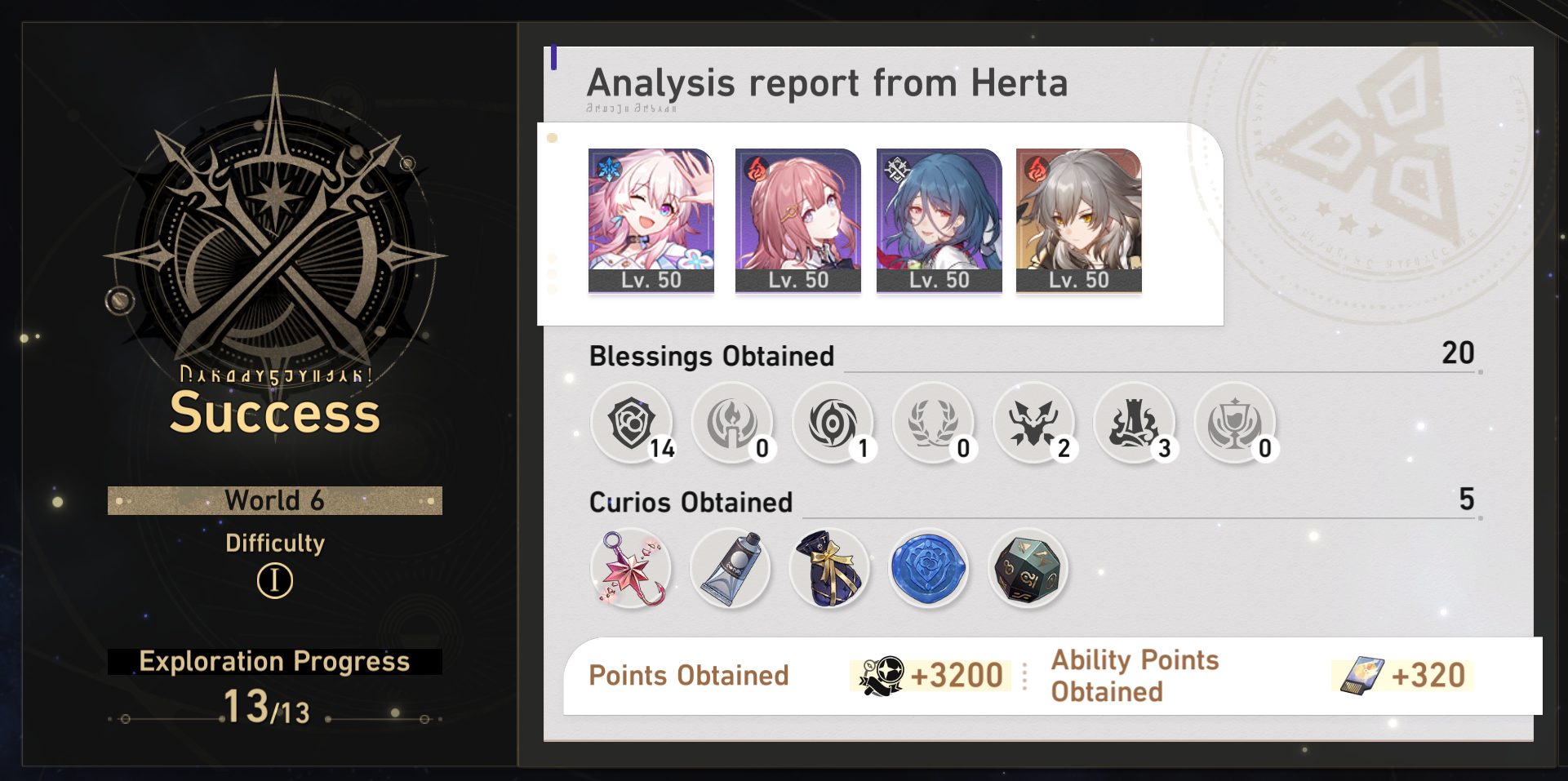Click the World 6 banner
This screenshot has width=1568, height=781.
click(x=274, y=500)
